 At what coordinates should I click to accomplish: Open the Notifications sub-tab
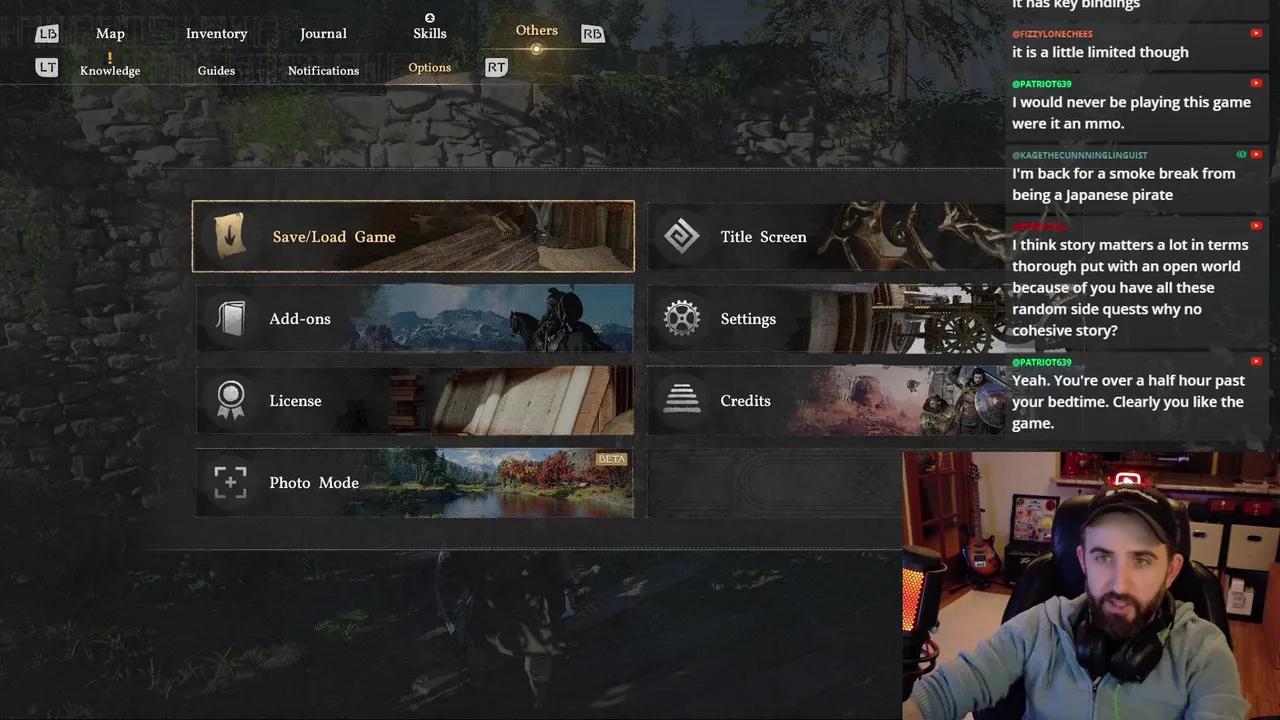coord(323,70)
